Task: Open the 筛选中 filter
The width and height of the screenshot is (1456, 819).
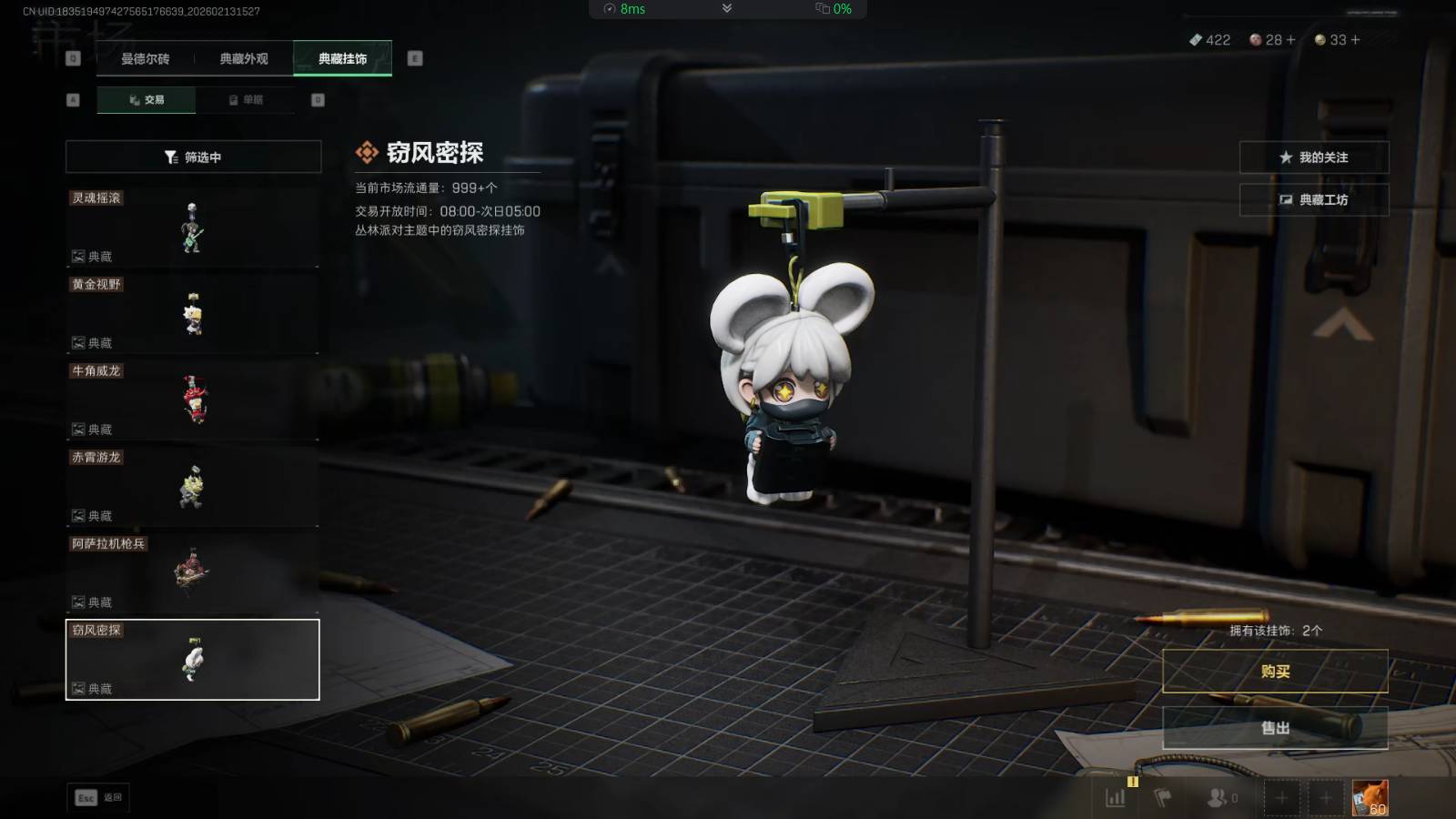Action: tap(193, 157)
